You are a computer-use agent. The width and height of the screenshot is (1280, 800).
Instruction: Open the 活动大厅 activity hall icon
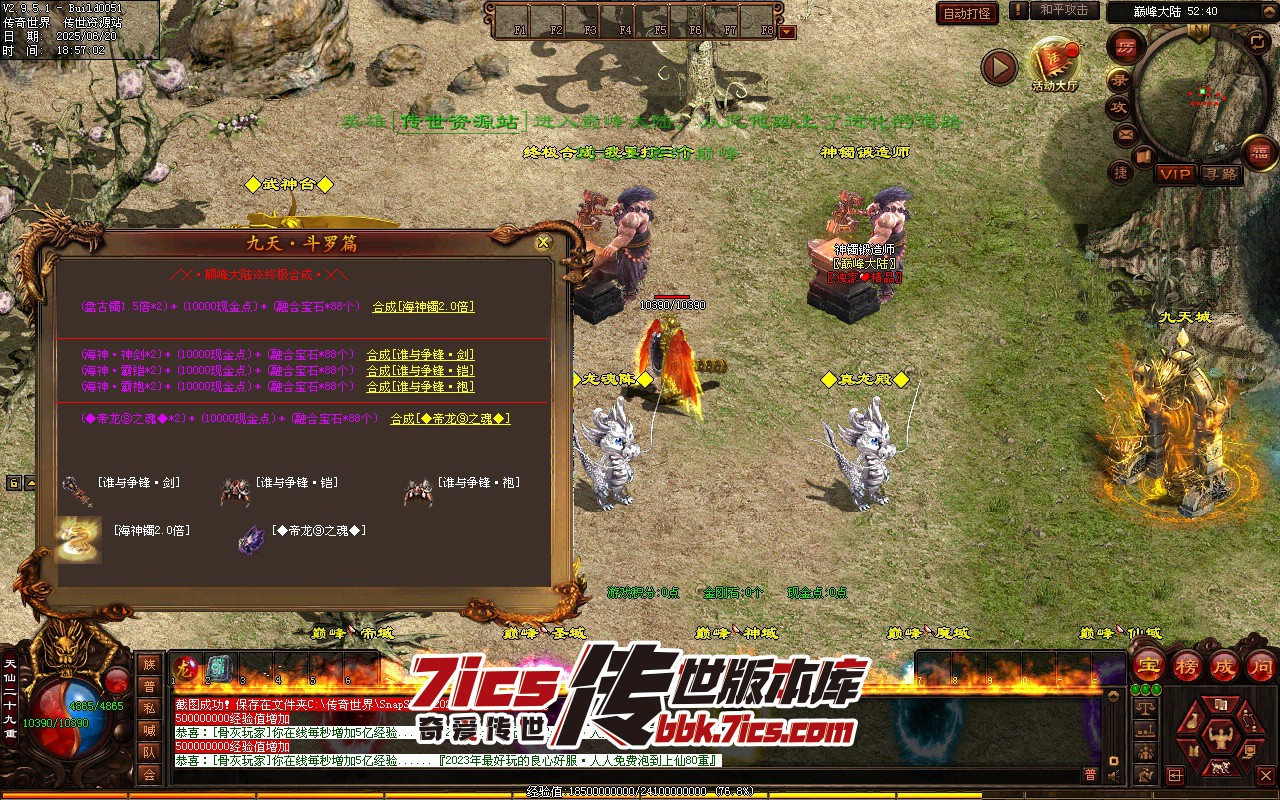(x=1054, y=65)
